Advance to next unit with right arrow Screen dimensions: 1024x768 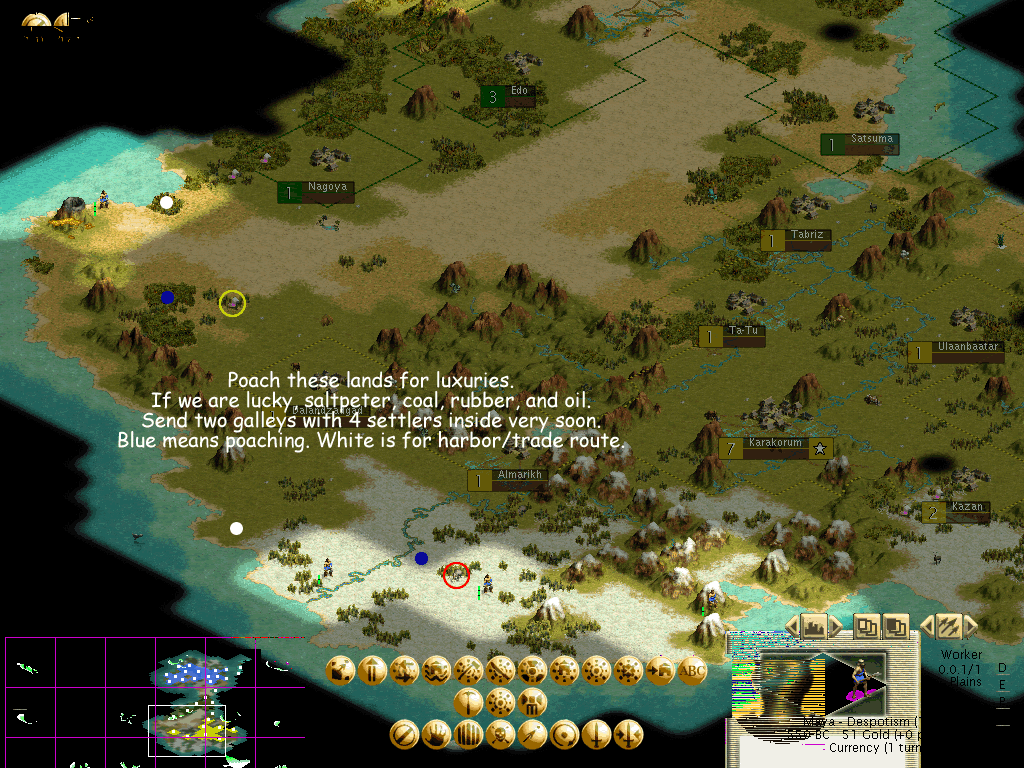click(970, 626)
